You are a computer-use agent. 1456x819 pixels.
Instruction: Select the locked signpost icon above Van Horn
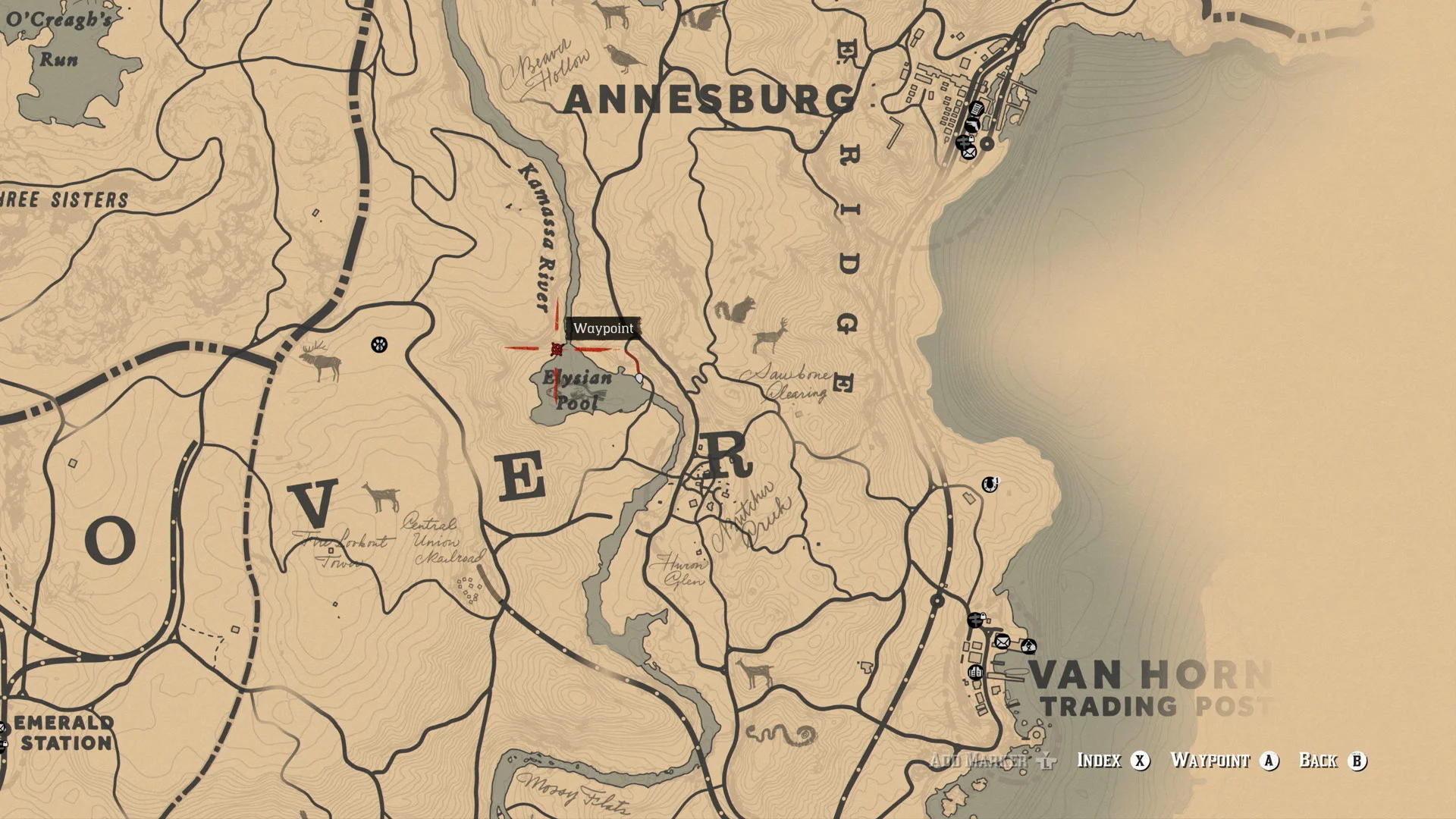tap(976, 620)
